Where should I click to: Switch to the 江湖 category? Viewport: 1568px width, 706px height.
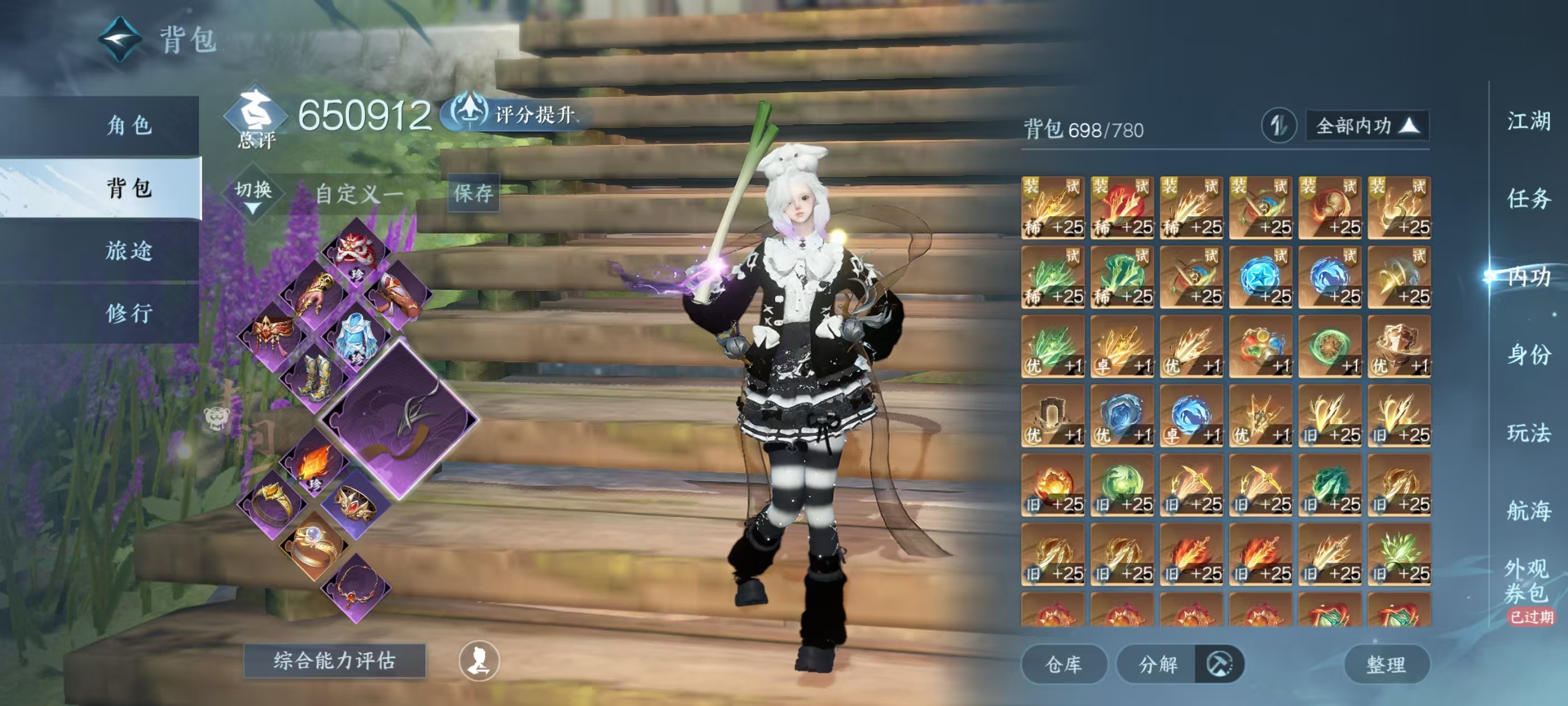1528,120
